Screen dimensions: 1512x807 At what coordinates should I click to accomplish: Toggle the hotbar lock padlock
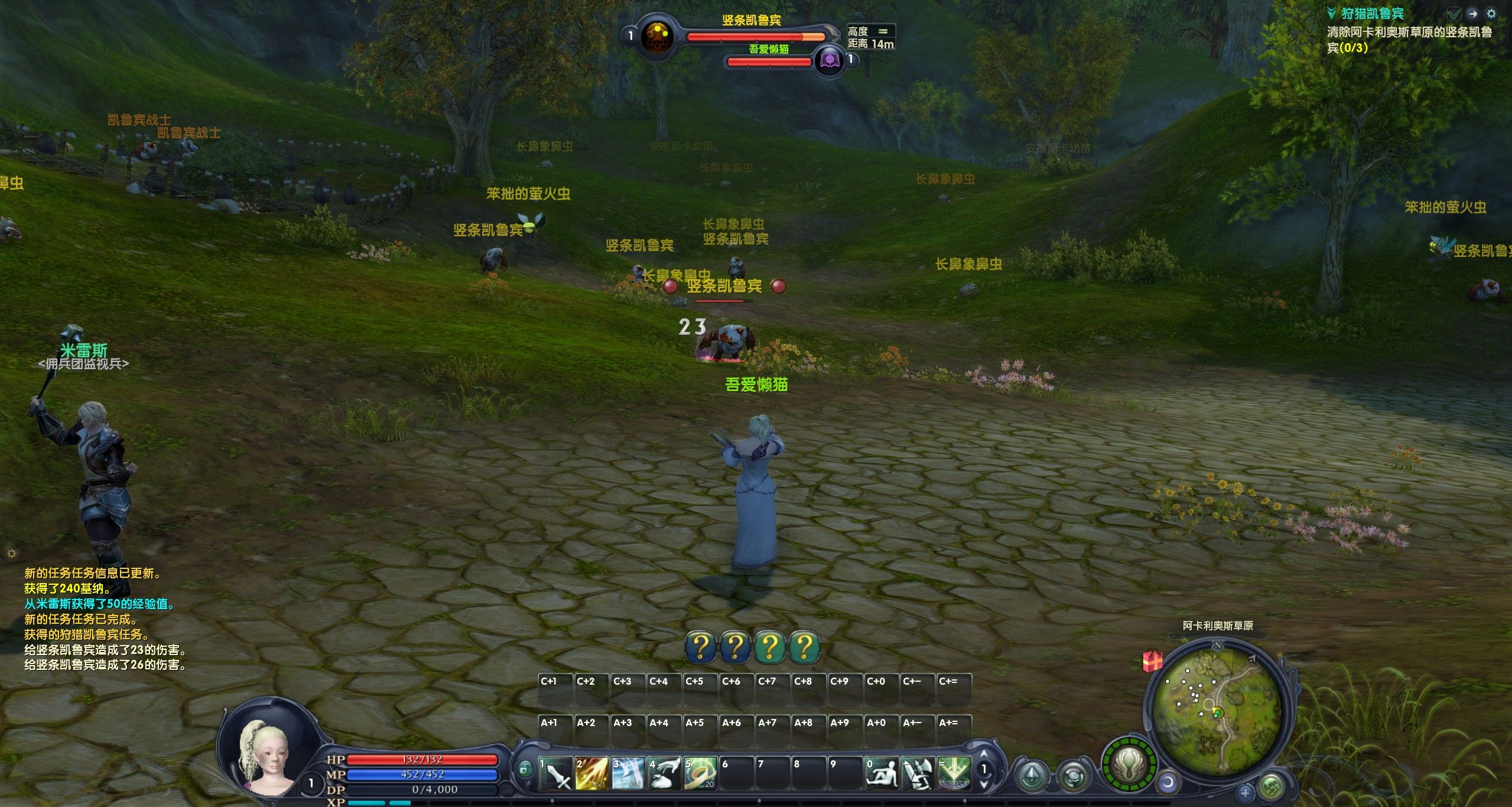524,769
